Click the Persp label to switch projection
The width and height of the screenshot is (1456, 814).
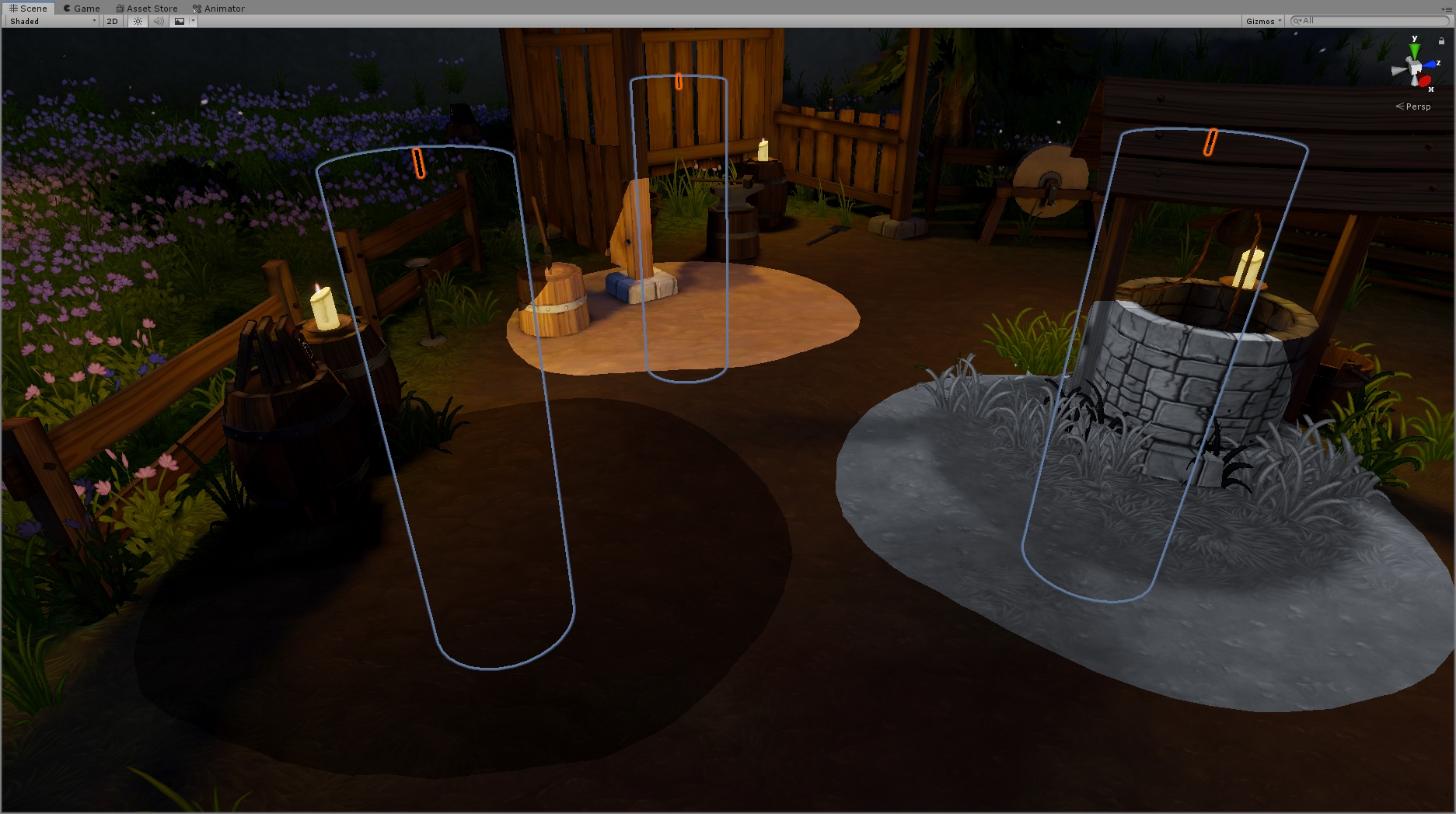click(1417, 107)
